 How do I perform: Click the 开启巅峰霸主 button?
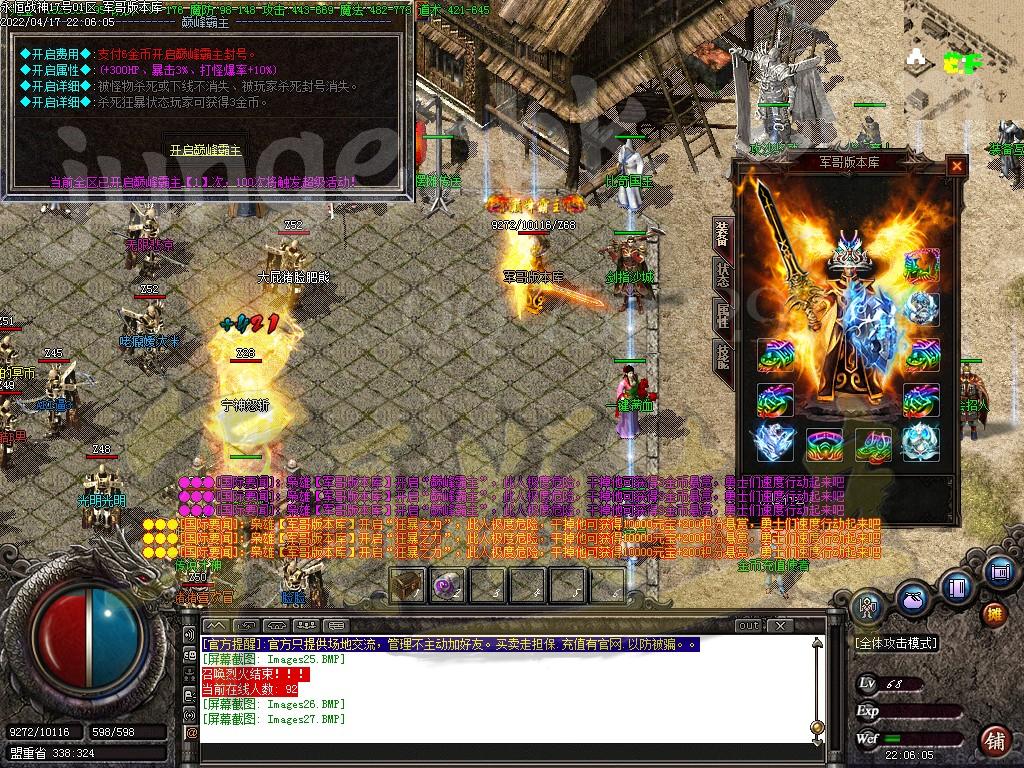pos(205,150)
